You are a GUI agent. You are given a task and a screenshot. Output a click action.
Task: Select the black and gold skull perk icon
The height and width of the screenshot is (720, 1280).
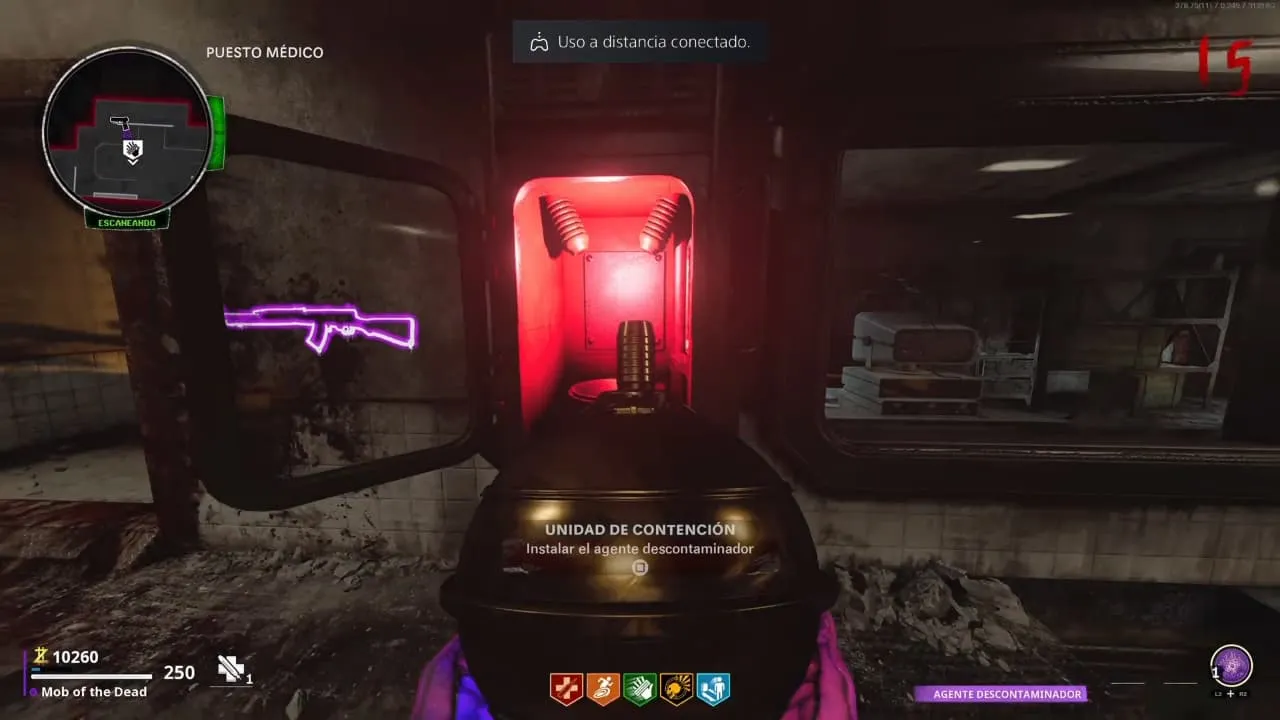[x=677, y=689]
